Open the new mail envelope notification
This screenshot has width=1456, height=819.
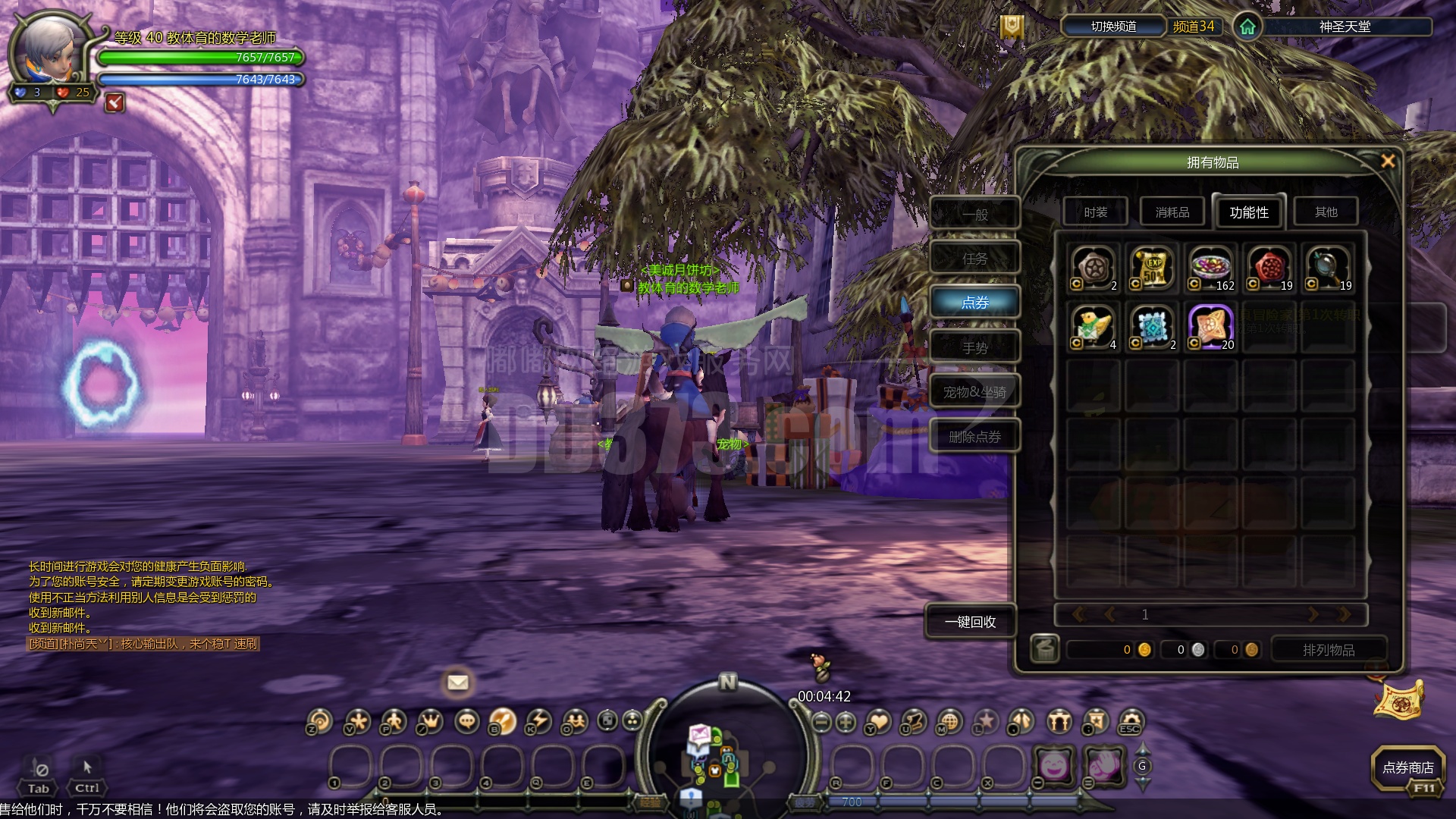pyautogui.click(x=457, y=682)
